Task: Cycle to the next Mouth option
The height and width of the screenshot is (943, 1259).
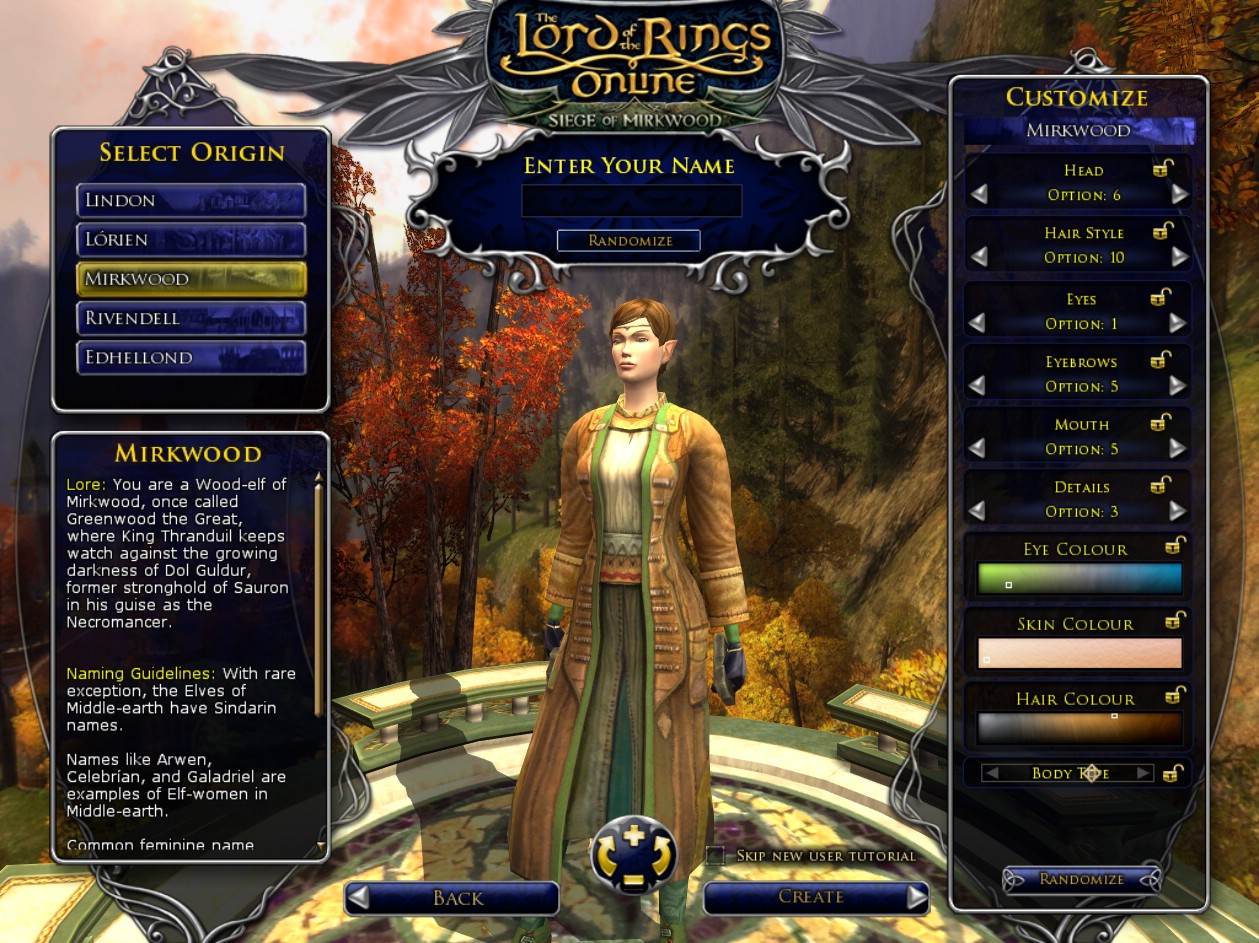Action: pos(1178,449)
